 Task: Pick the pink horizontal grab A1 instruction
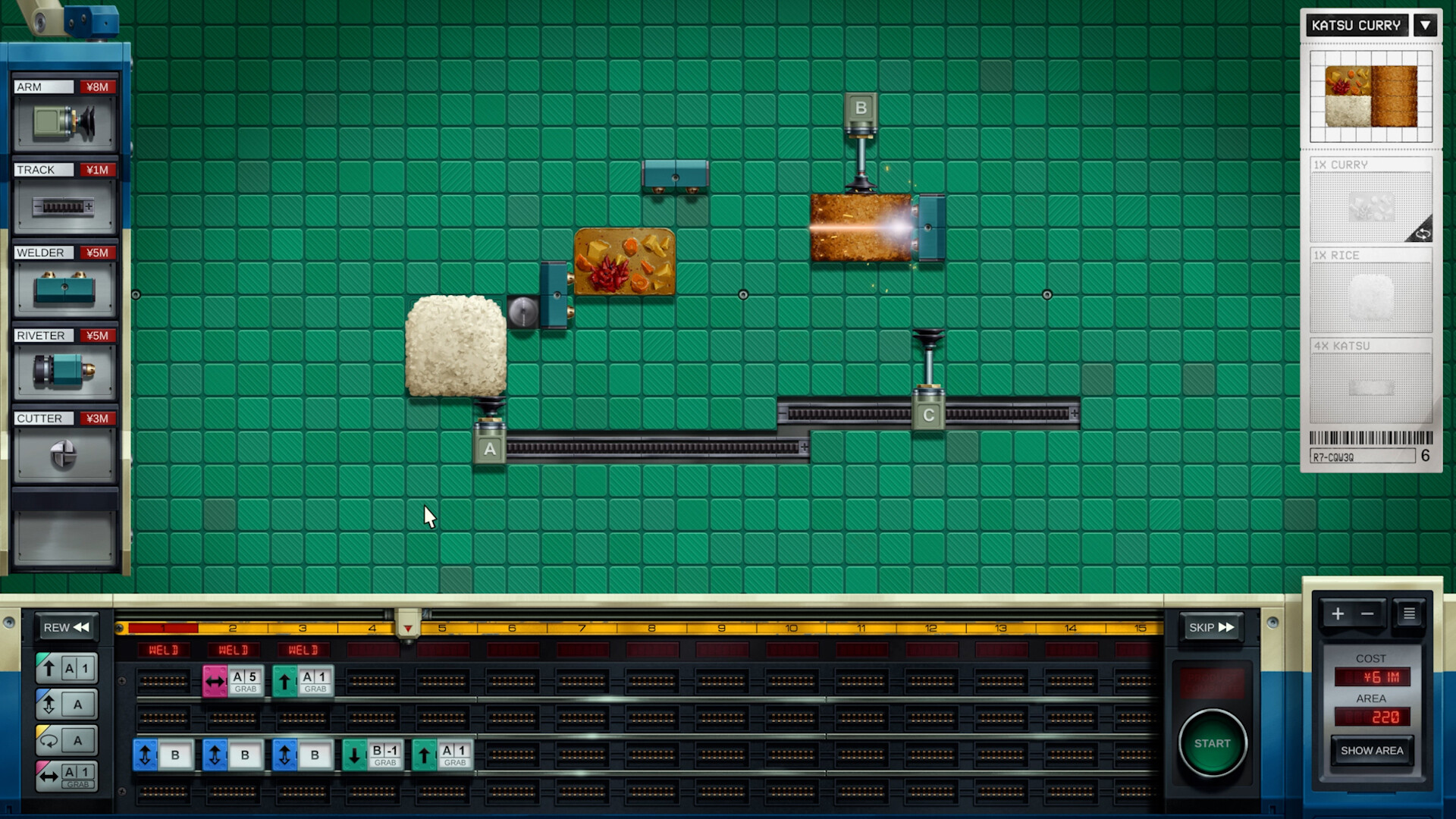[x=65, y=776]
